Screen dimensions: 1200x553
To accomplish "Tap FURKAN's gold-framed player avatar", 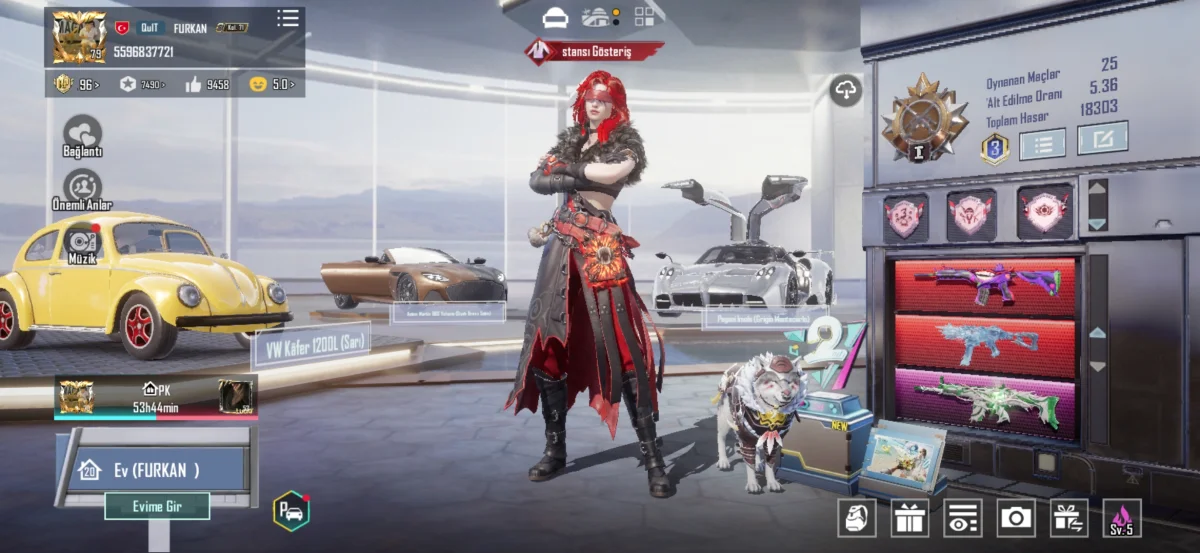I will (79, 37).
